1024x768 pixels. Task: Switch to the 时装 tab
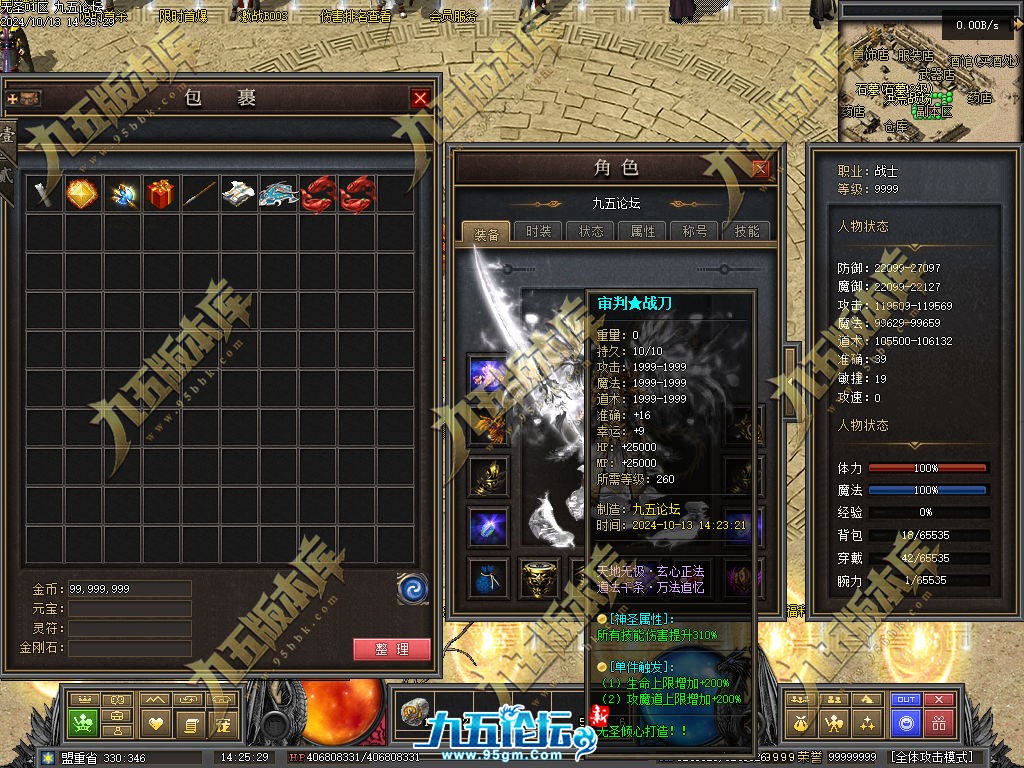point(538,231)
